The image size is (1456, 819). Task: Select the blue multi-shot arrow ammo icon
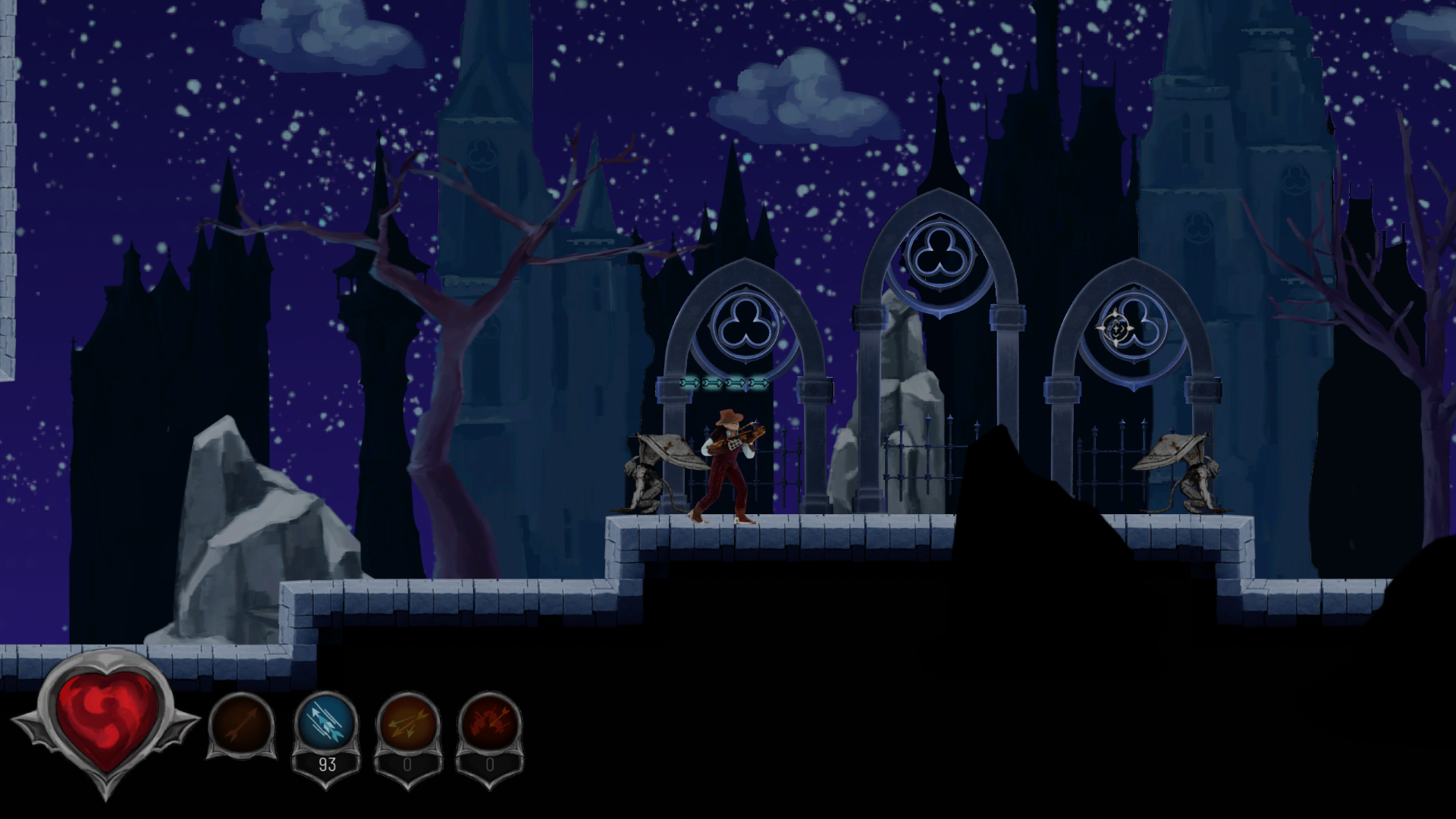pyautogui.click(x=326, y=724)
